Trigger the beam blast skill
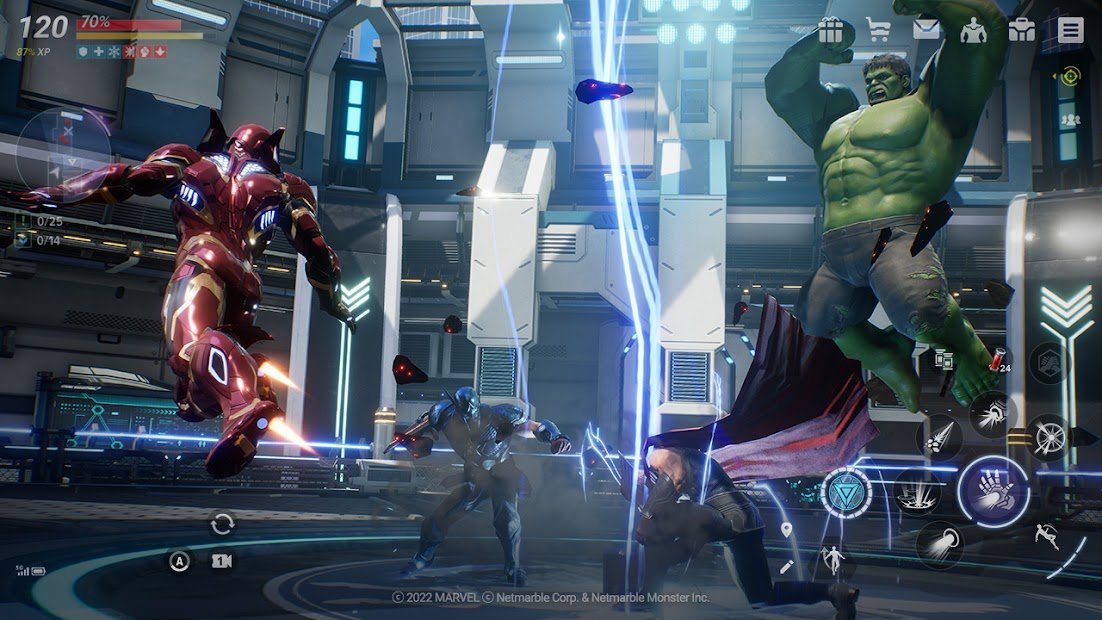This screenshot has width=1102, height=620. coord(939,545)
